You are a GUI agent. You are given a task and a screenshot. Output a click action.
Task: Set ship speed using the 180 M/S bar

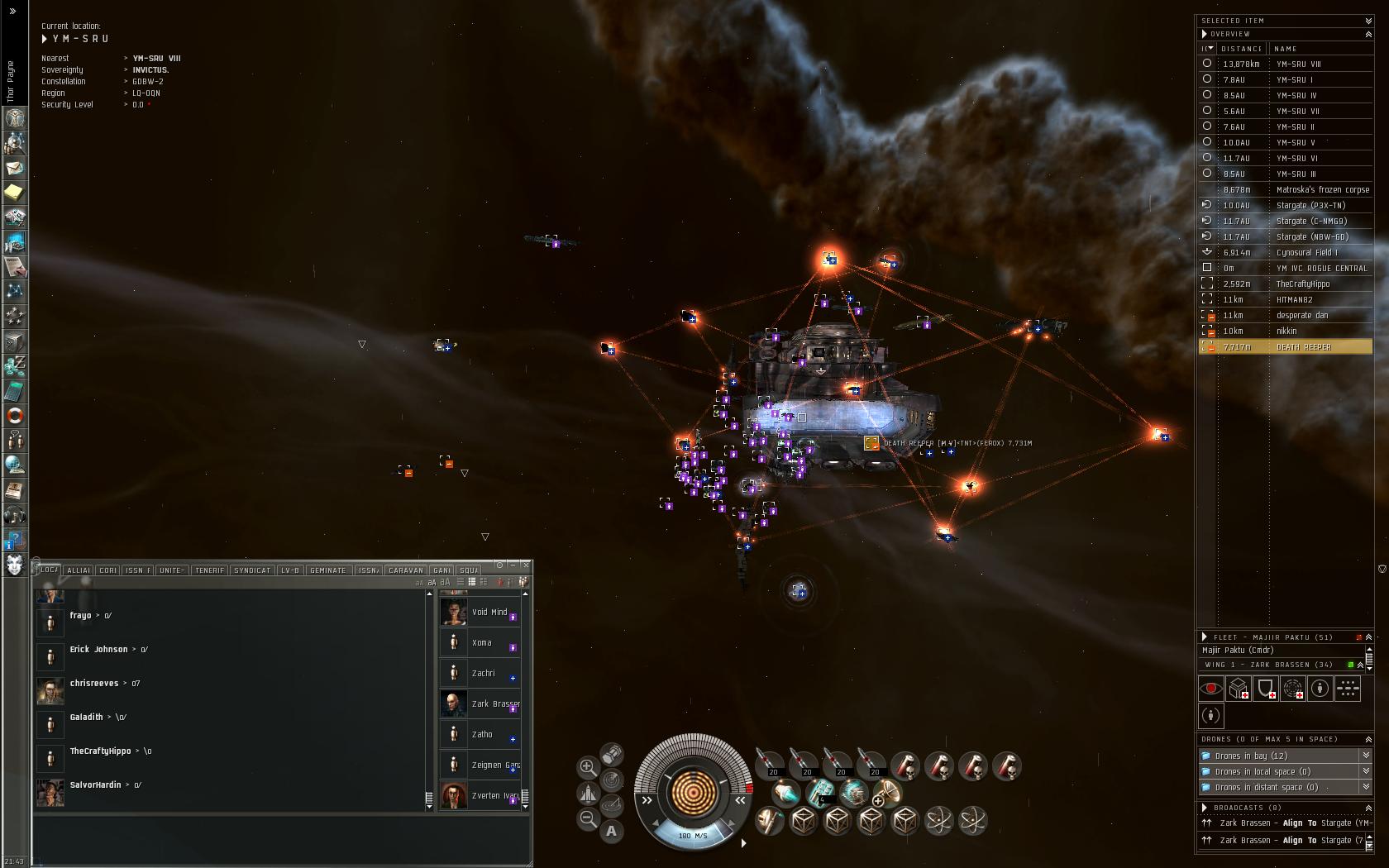click(x=693, y=835)
